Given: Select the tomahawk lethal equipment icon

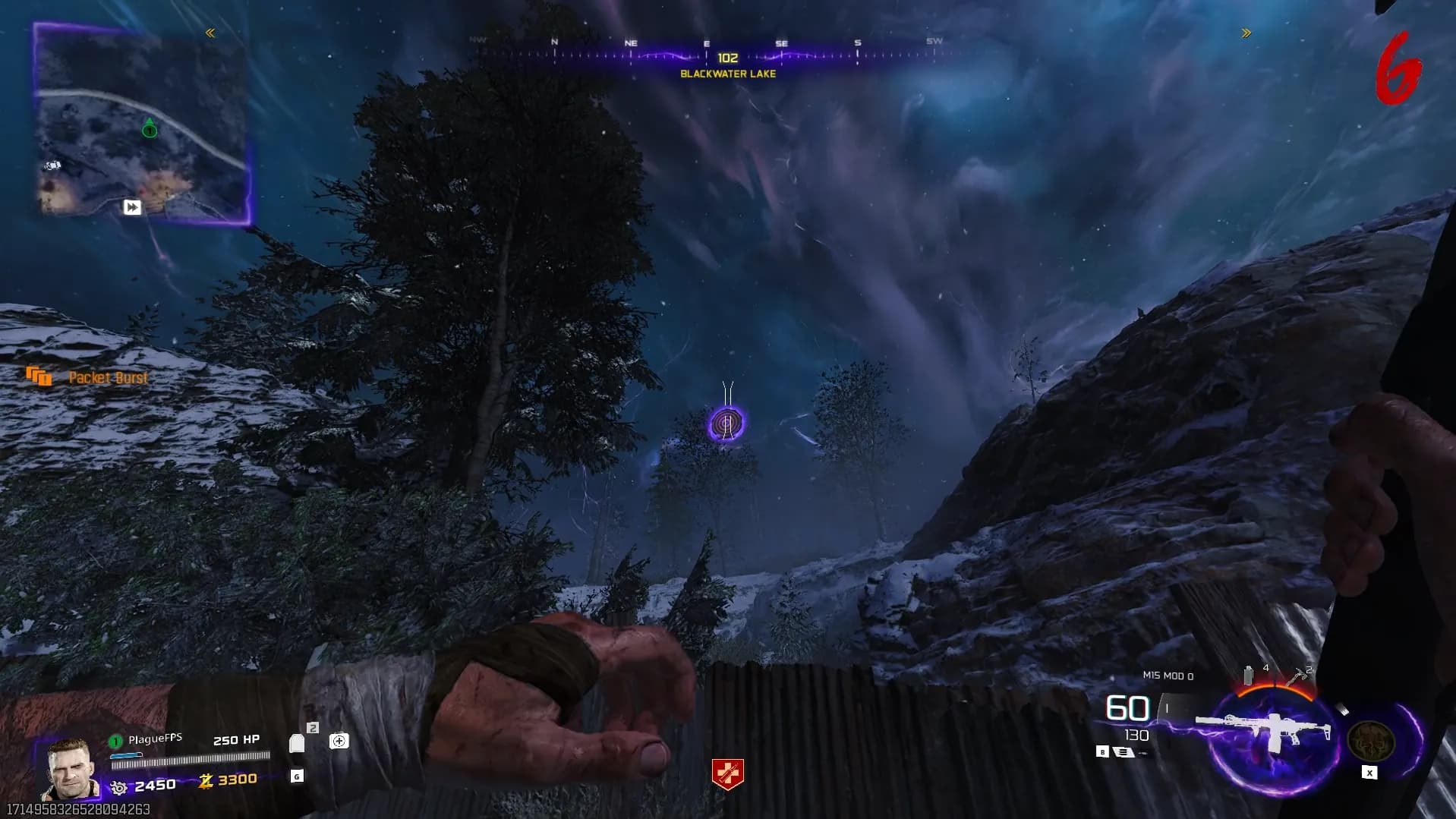Looking at the screenshot, I should (x=1296, y=676).
